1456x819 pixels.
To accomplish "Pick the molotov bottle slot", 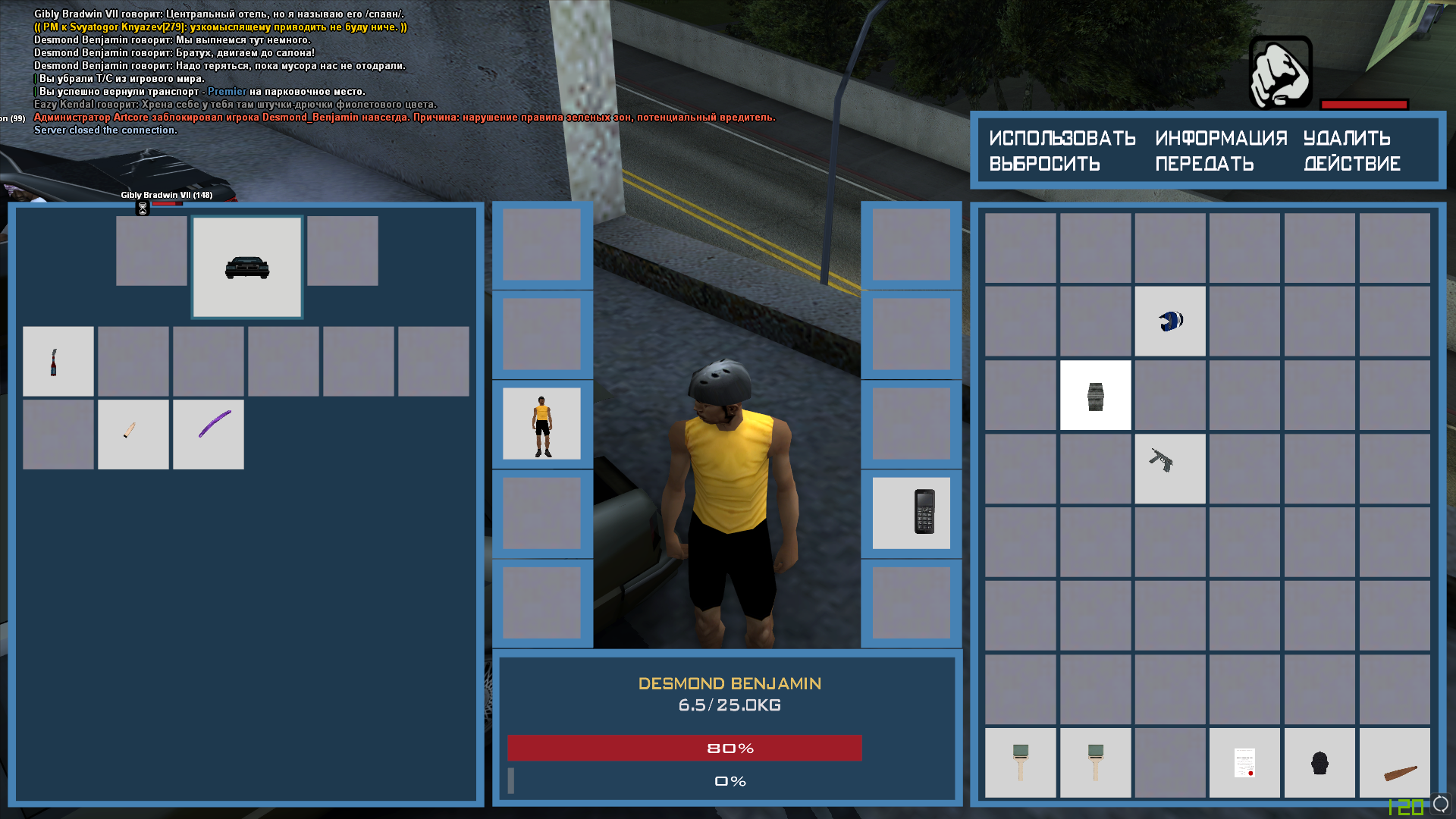I will (x=58, y=361).
